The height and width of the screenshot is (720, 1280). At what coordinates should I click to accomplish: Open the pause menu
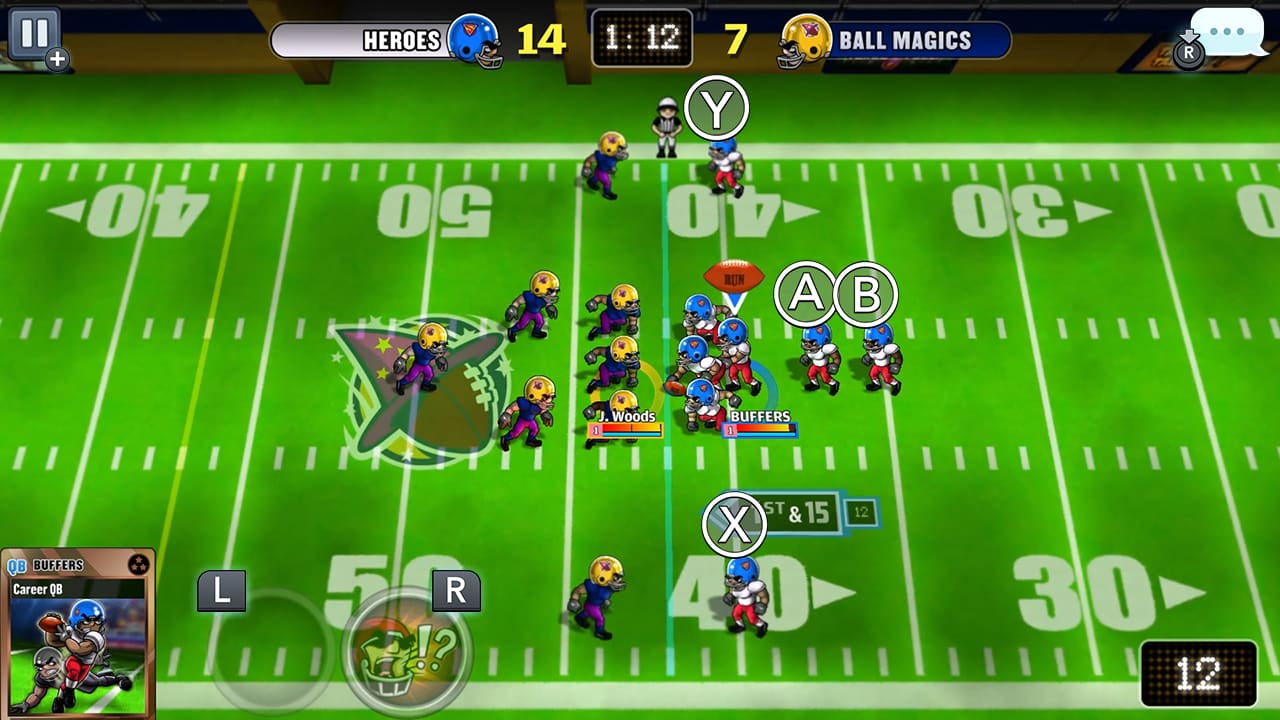tap(35, 30)
